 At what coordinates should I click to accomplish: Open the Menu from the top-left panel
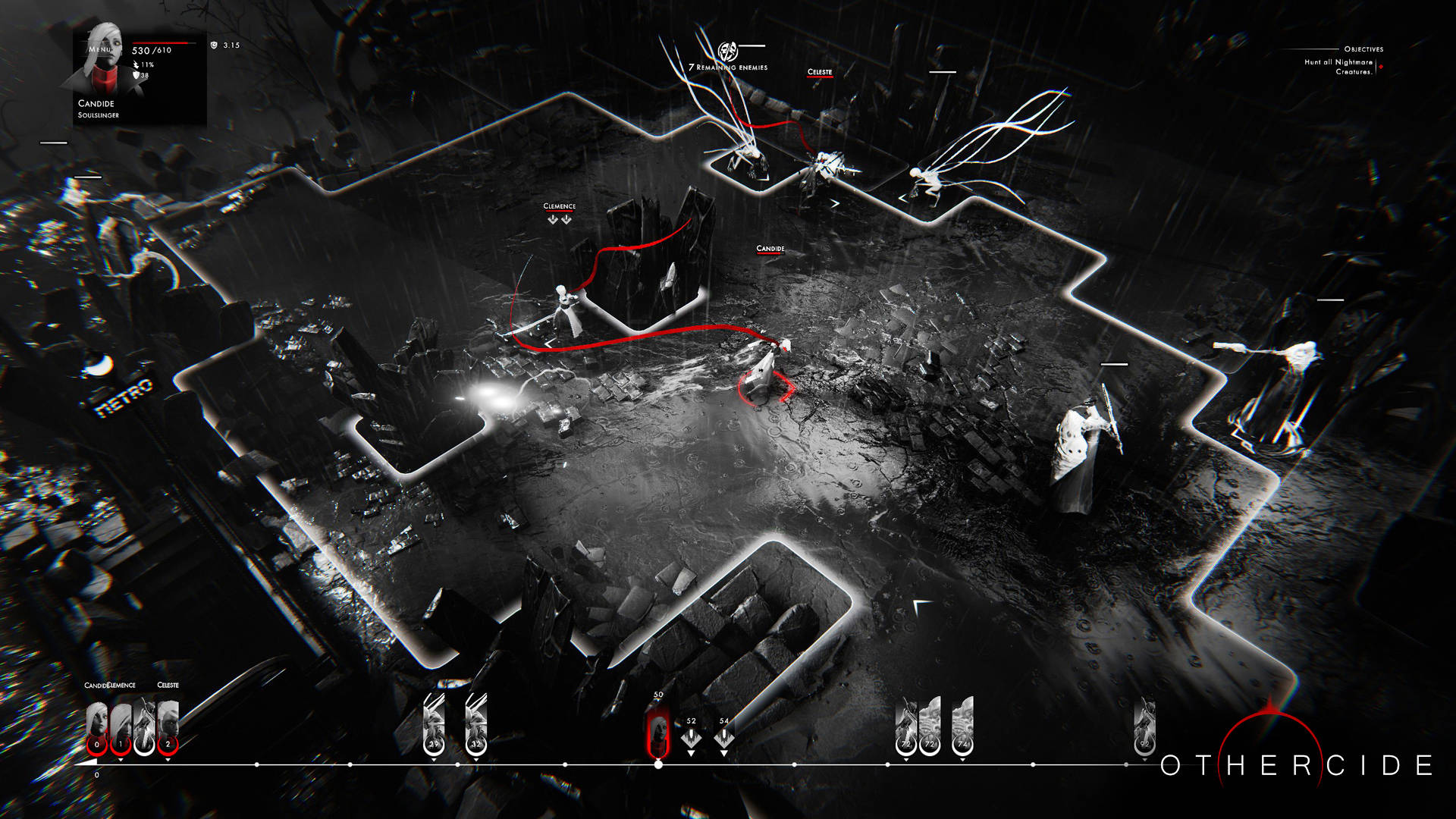[x=99, y=49]
